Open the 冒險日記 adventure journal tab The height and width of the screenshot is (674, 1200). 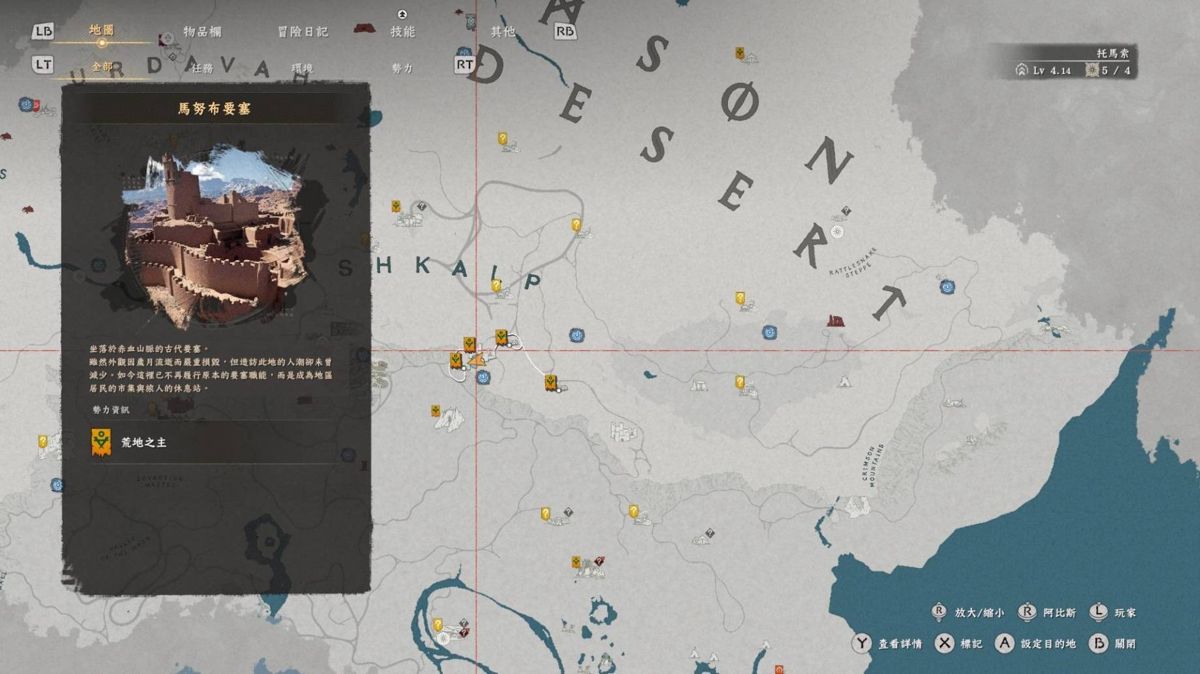point(303,31)
